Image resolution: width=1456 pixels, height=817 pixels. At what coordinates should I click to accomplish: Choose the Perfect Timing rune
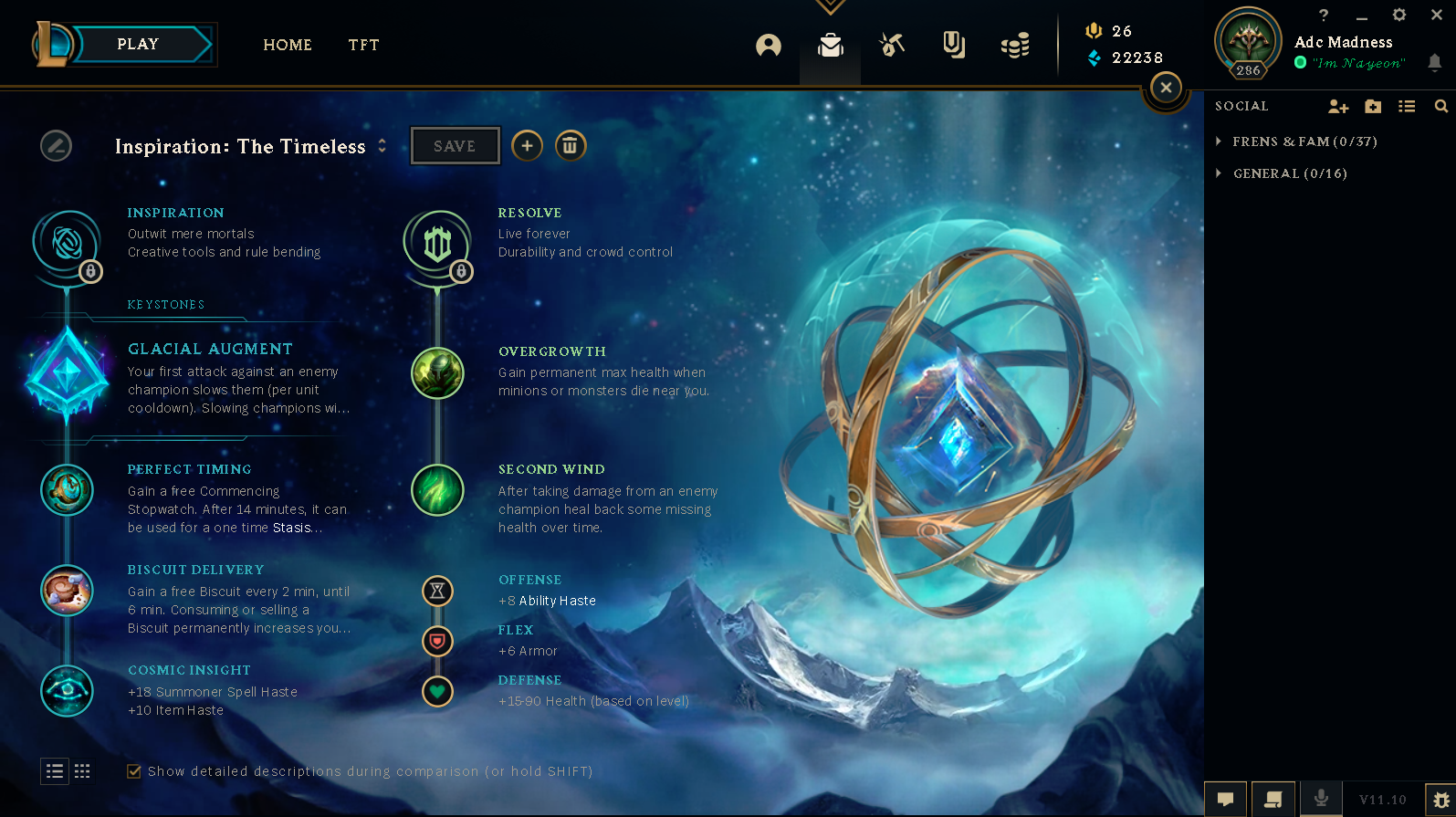pos(67,490)
